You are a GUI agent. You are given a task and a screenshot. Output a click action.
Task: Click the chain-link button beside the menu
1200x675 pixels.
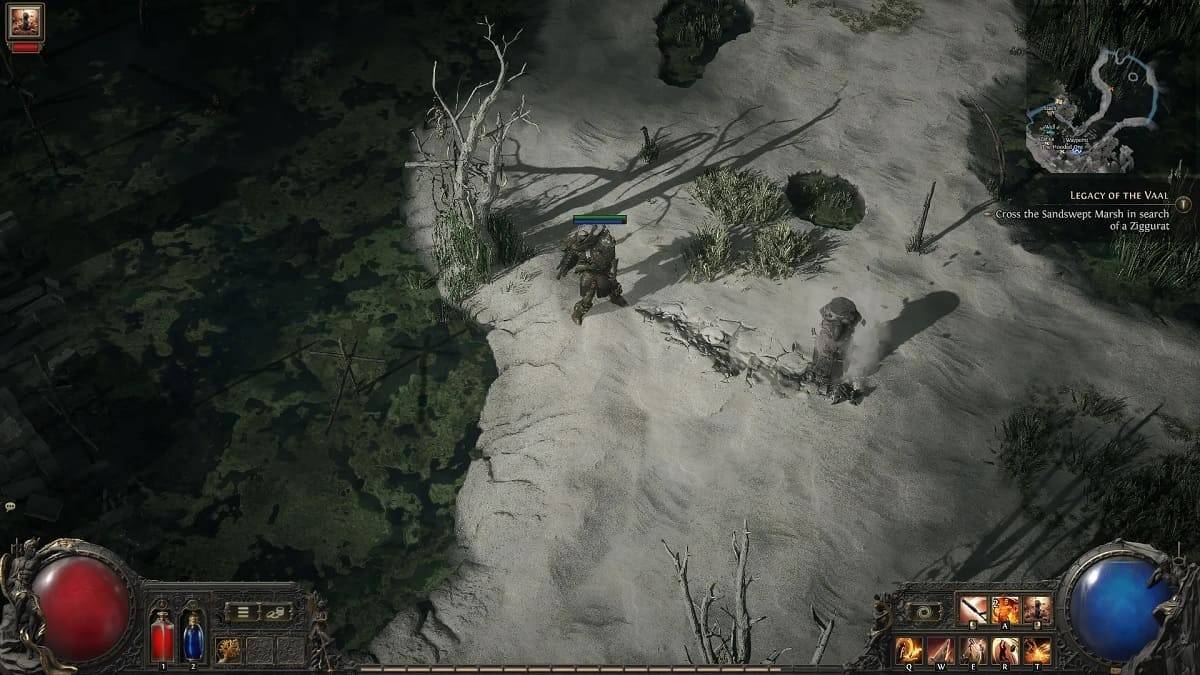tap(275, 612)
